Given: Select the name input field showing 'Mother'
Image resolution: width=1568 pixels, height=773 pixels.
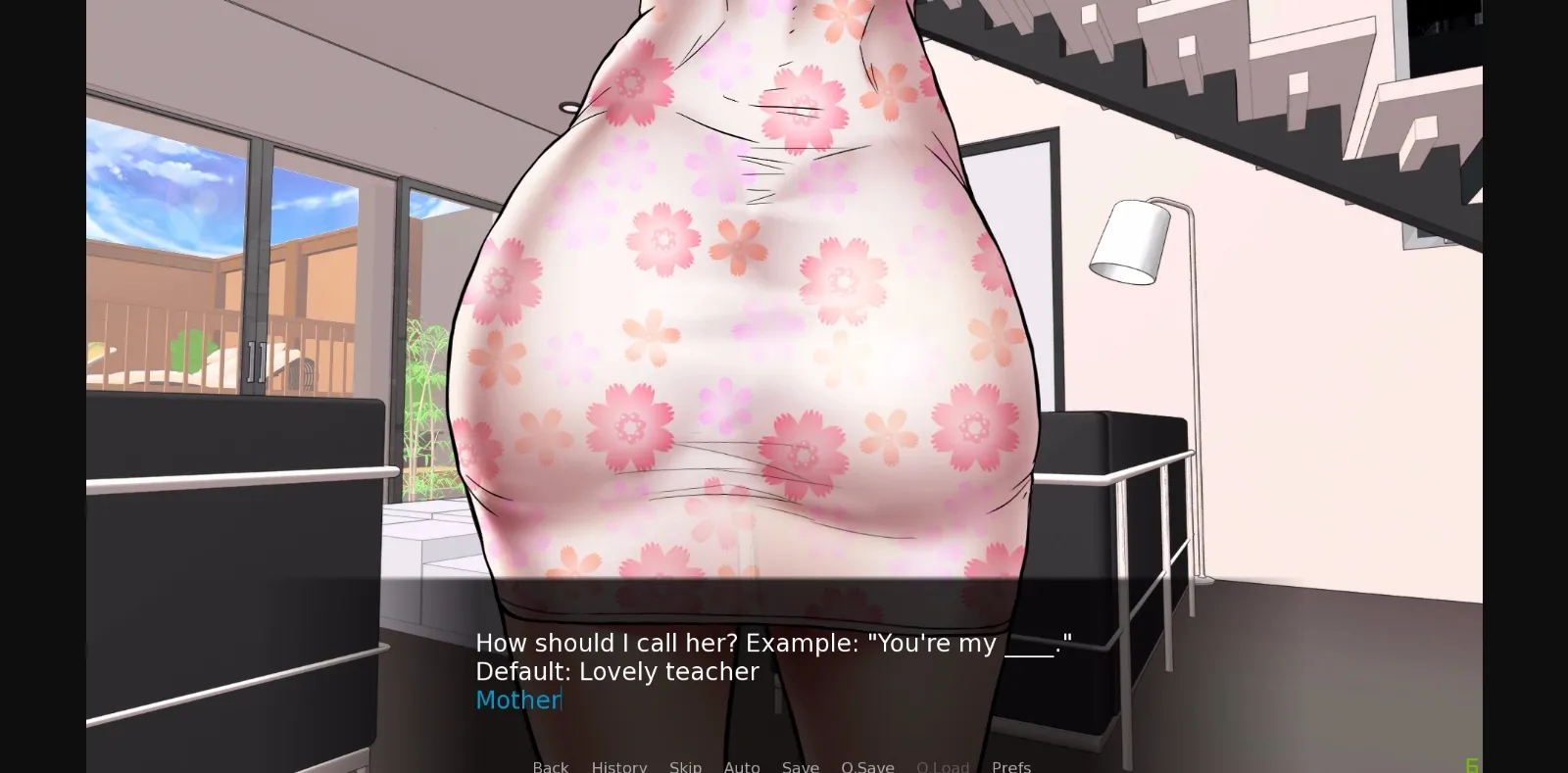Looking at the screenshot, I should pos(518,700).
